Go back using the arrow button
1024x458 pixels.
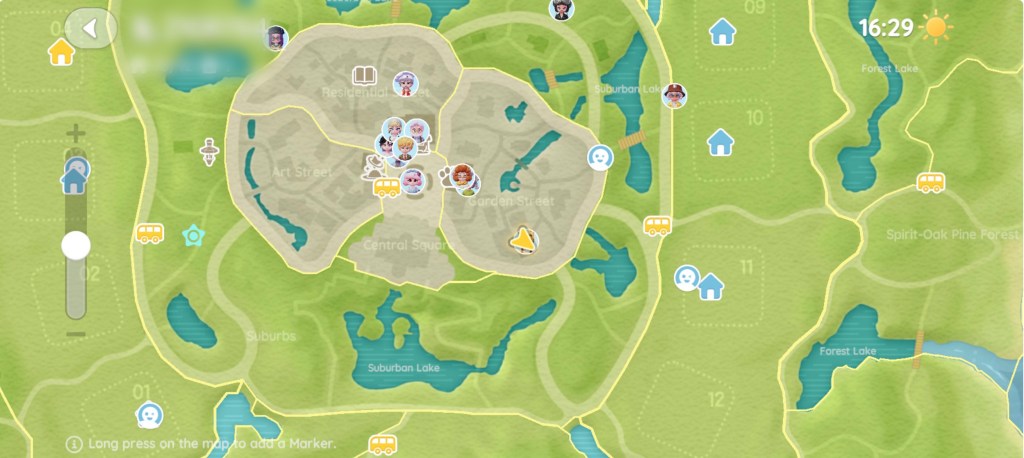point(90,28)
